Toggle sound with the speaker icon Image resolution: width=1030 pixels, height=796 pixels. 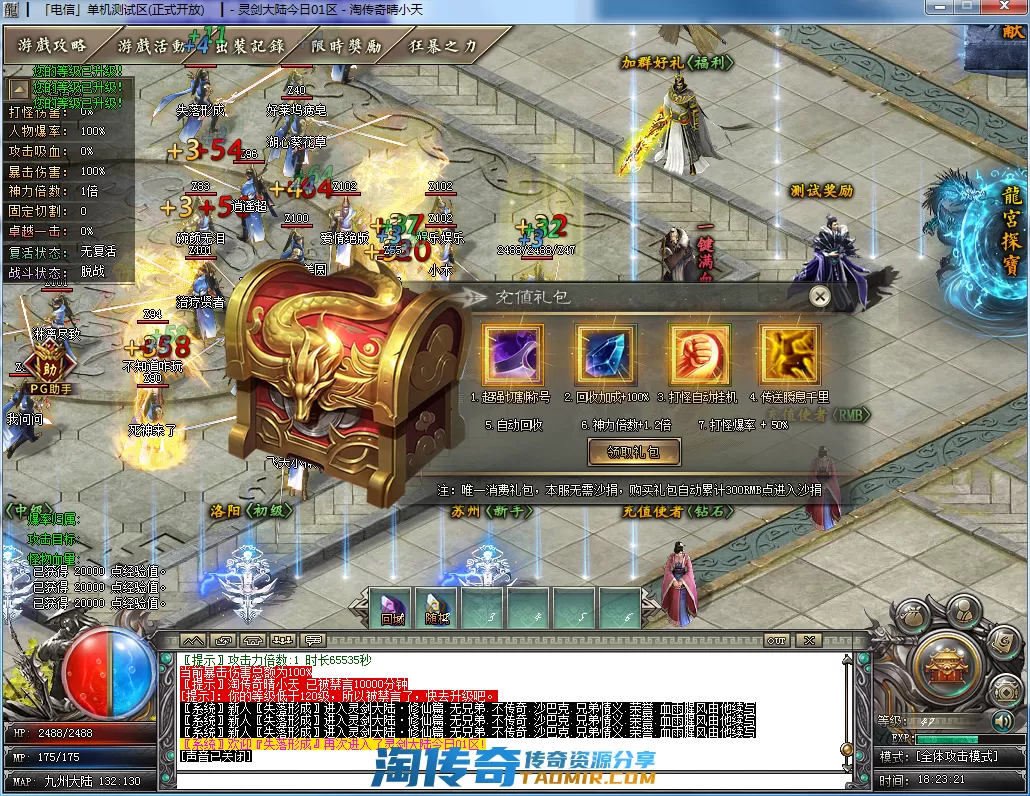click(1001, 720)
